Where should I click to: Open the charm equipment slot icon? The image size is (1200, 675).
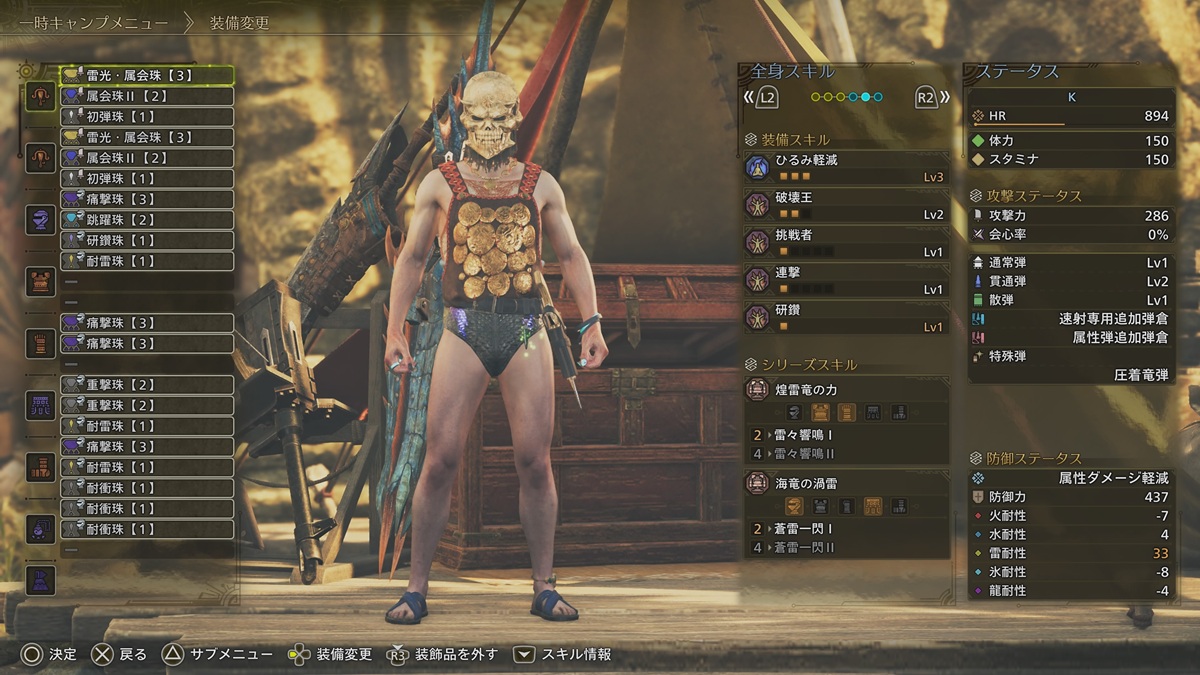(40, 526)
